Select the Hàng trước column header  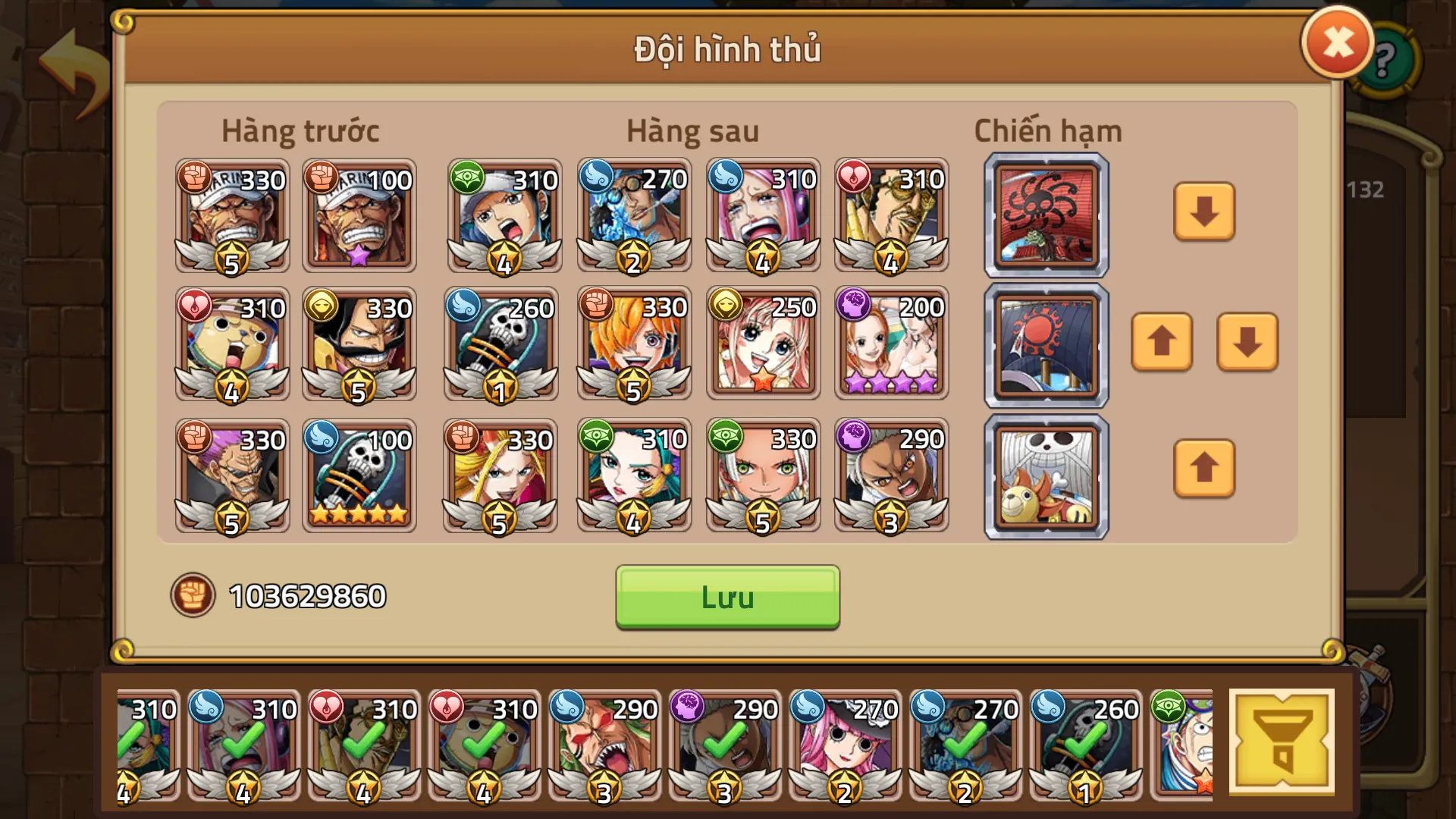(x=301, y=130)
